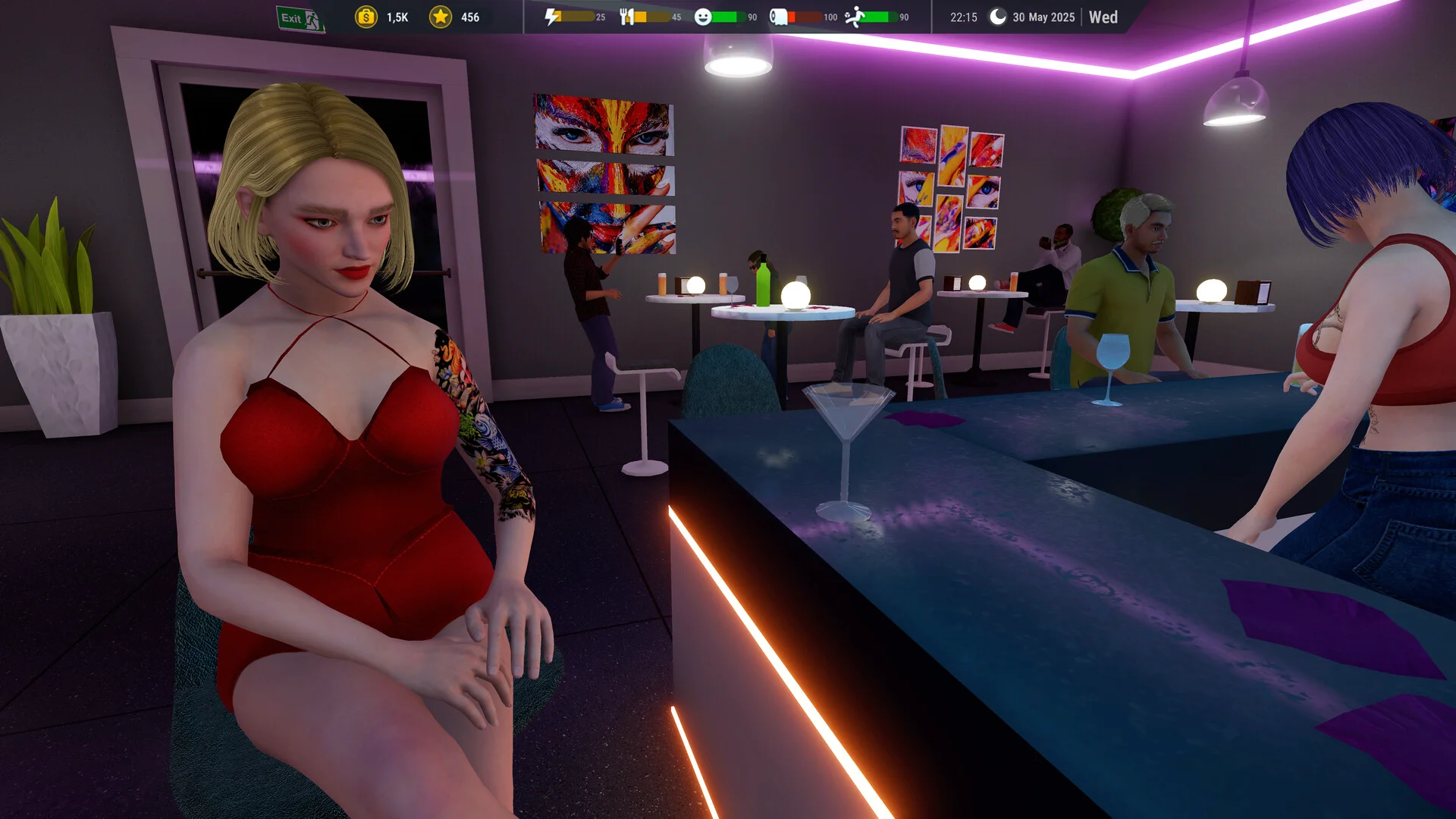Screen dimensions: 1456x819
Task: Choose the toilet paper roll icon
Action: [779, 17]
